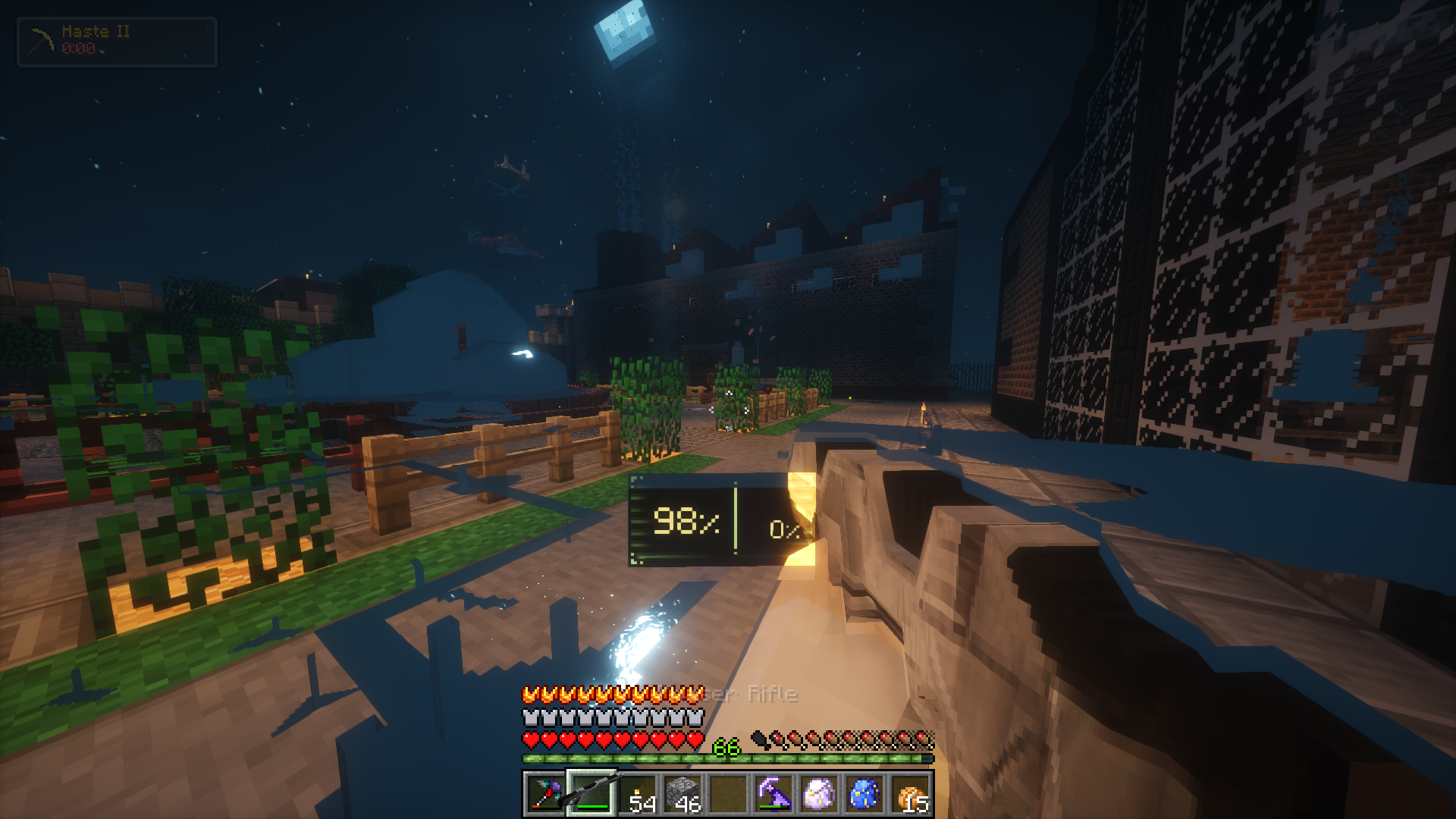Click the Haste II effect indicator

[x=117, y=42]
